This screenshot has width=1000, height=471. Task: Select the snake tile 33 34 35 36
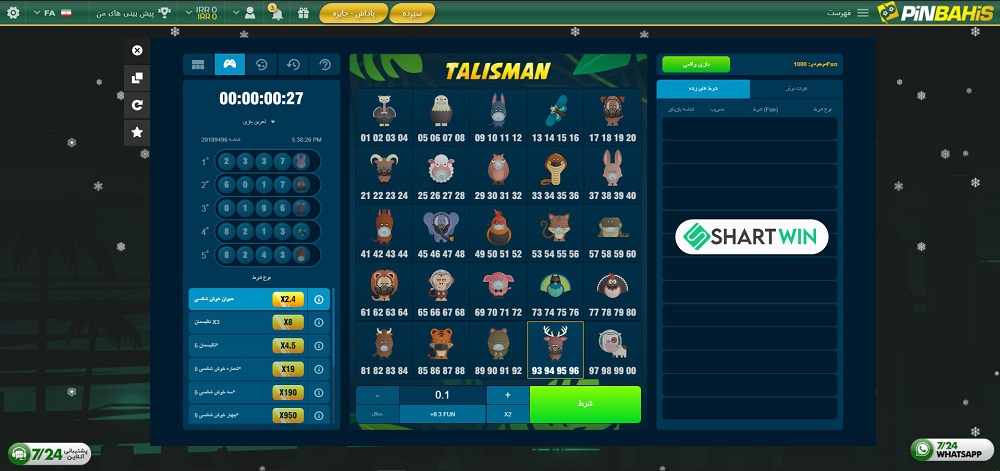(x=555, y=176)
